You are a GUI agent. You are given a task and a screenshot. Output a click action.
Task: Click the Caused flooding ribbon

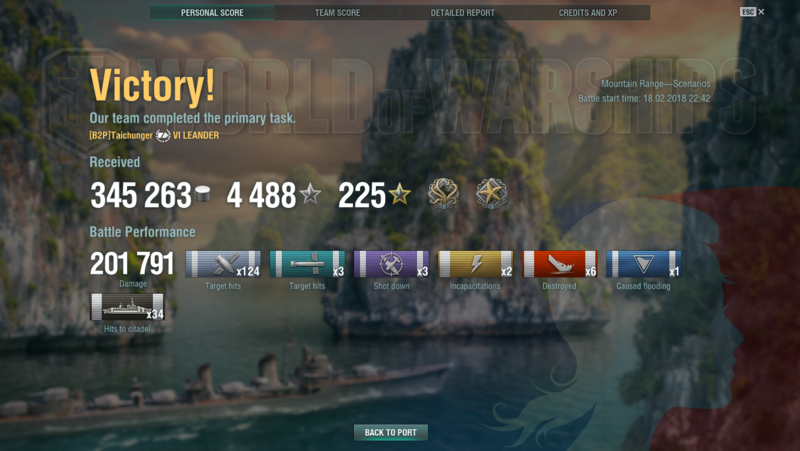tap(644, 264)
